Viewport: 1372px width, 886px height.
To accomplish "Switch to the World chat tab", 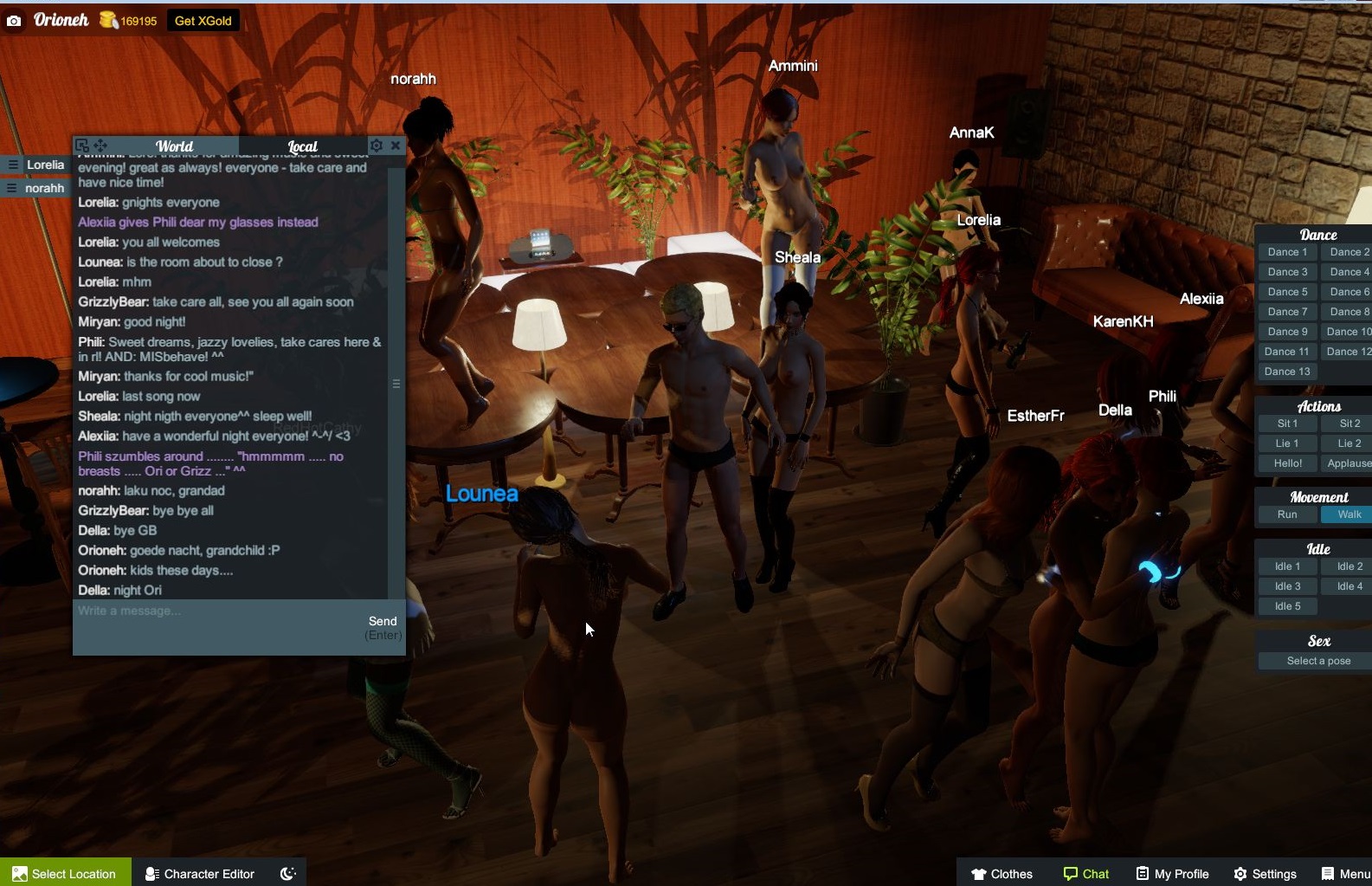I will click(174, 146).
